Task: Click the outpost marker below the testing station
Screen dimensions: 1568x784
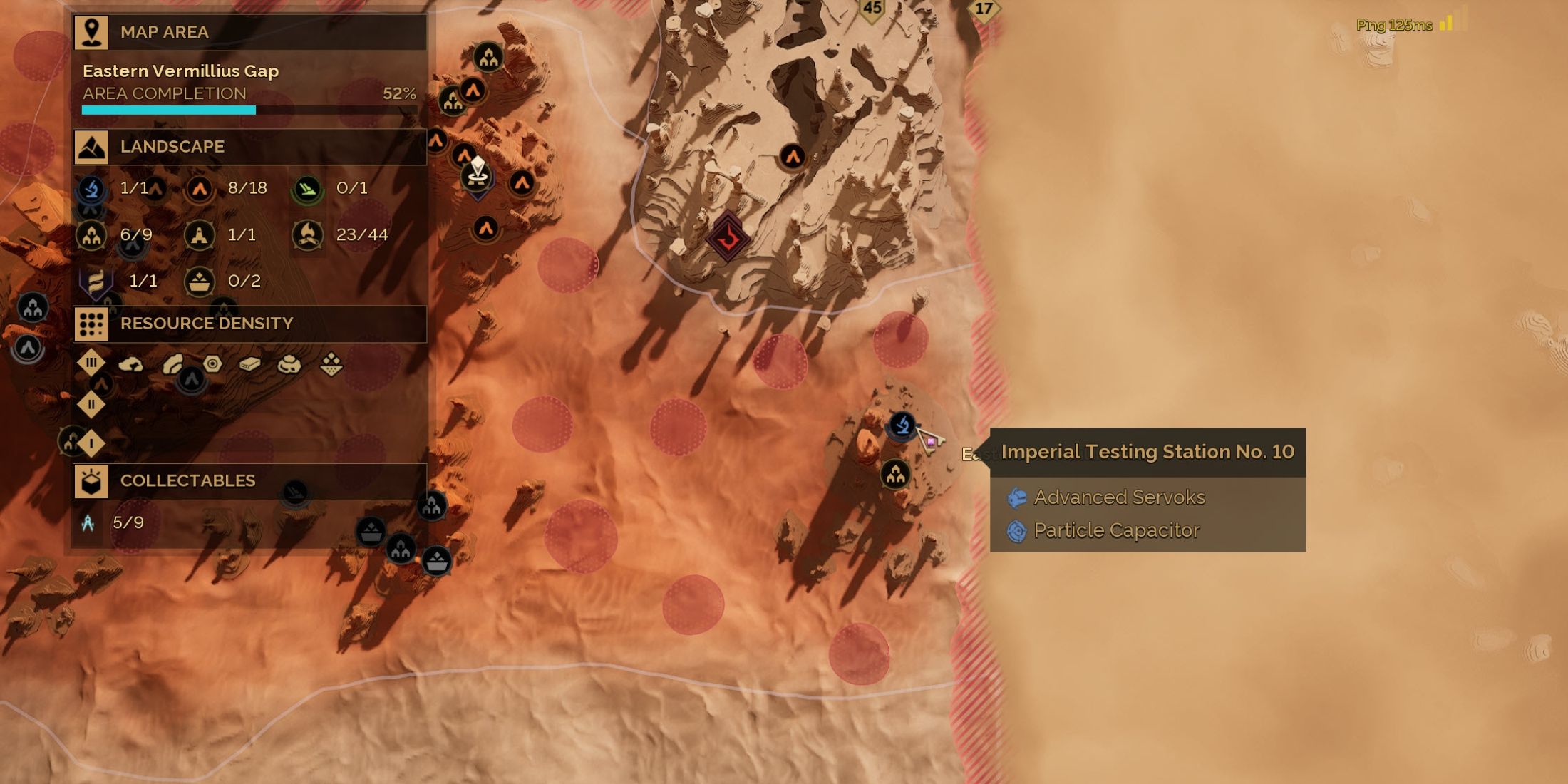Action: pyautogui.click(x=895, y=474)
